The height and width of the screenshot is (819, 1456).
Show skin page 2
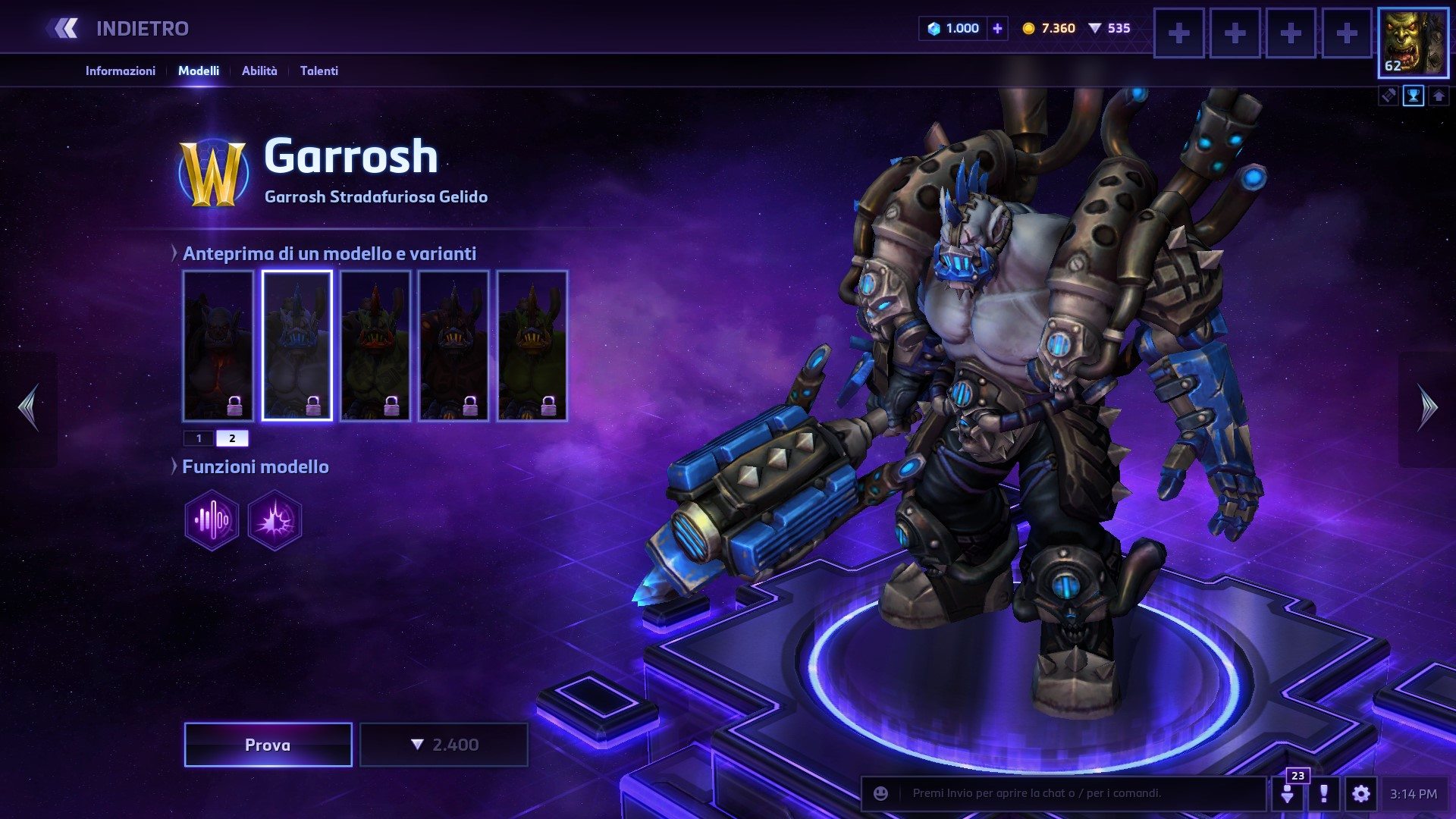232,438
